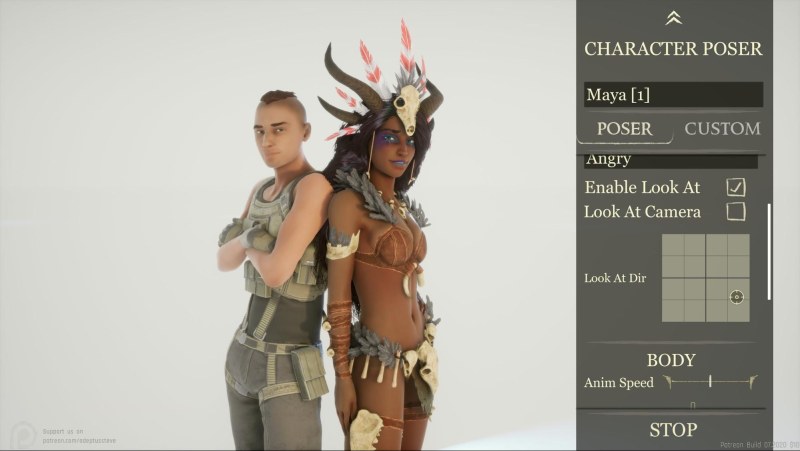This screenshot has height=451, width=800.
Task: Collapse the panel with the double chevron
Action: (673, 17)
